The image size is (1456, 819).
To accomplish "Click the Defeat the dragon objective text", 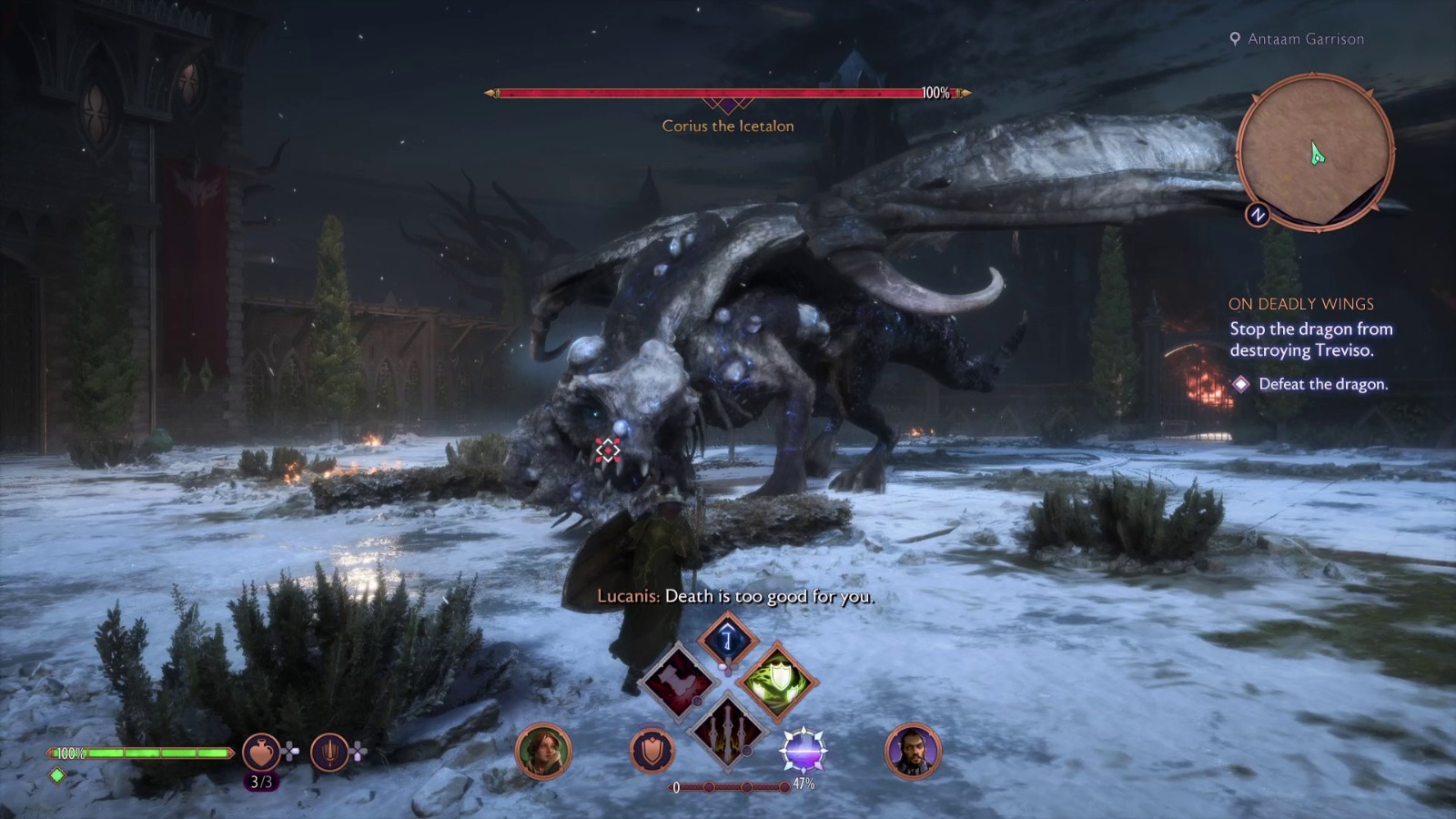I will (x=1323, y=385).
